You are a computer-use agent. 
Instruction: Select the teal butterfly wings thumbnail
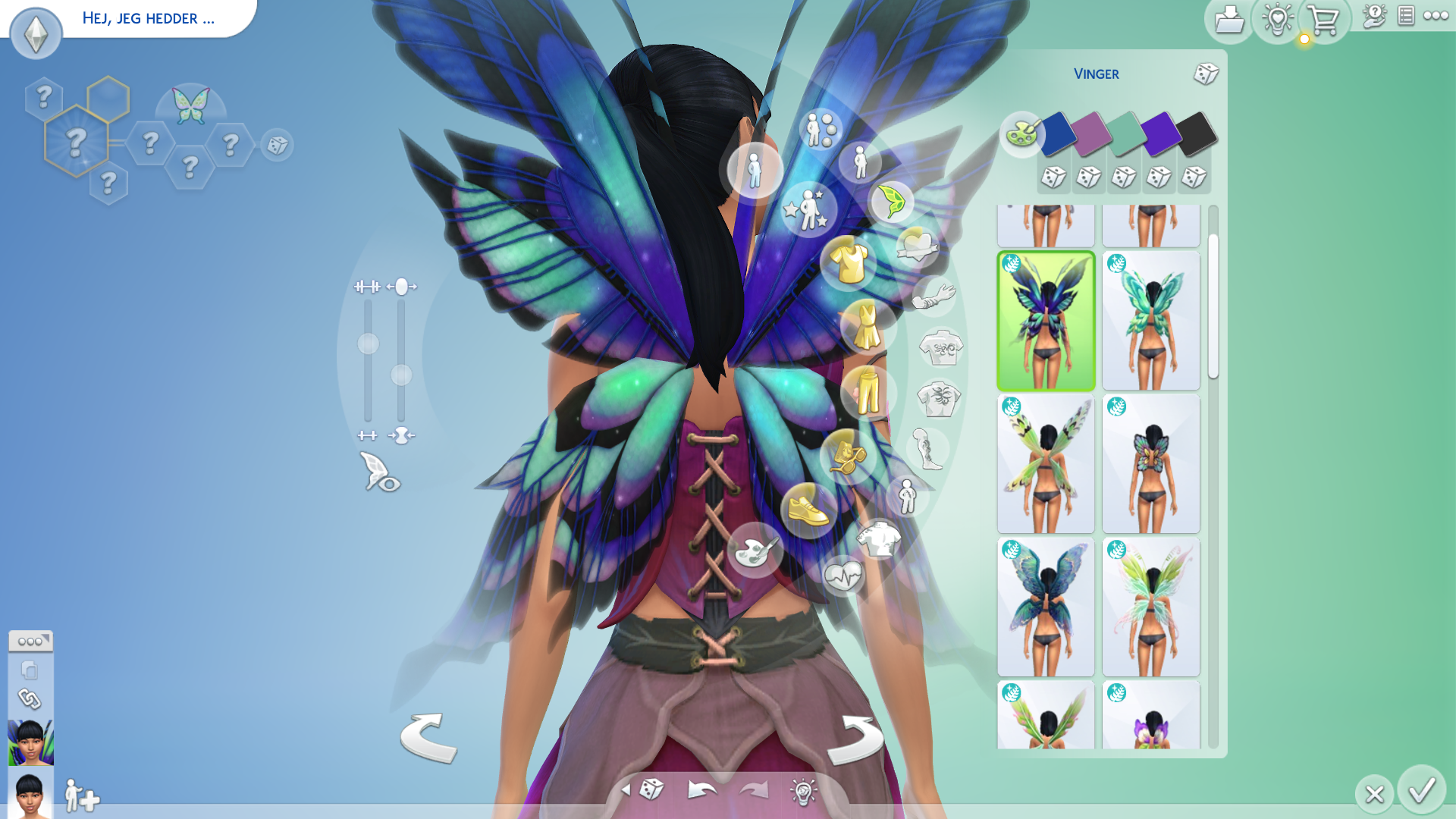pyautogui.click(x=1150, y=321)
